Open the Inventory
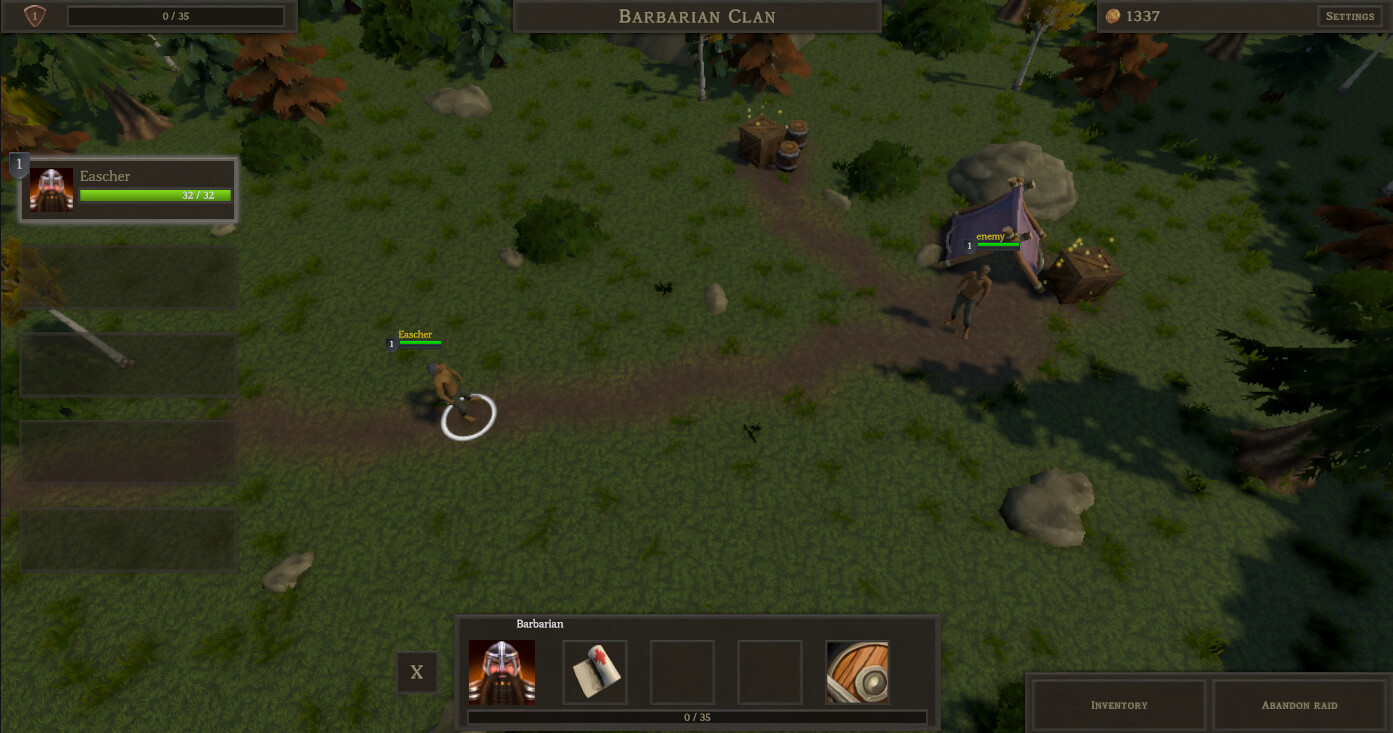This screenshot has width=1393, height=733. tap(1117, 704)
